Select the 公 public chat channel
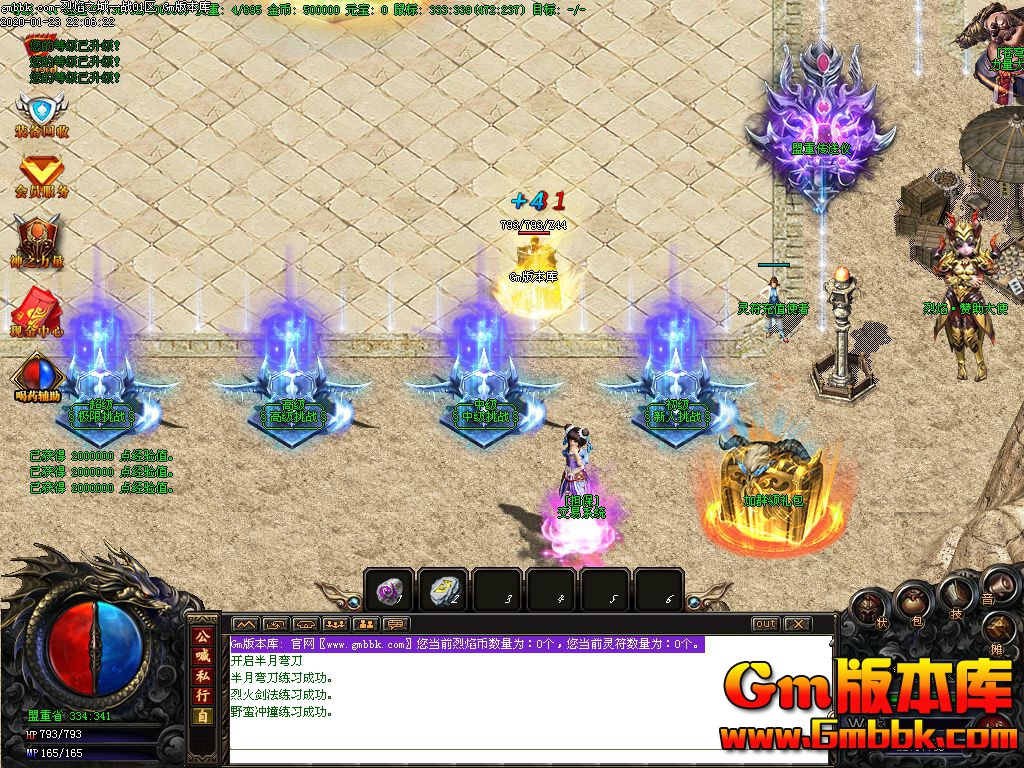The image size is (1024, 768). [203, 636]
